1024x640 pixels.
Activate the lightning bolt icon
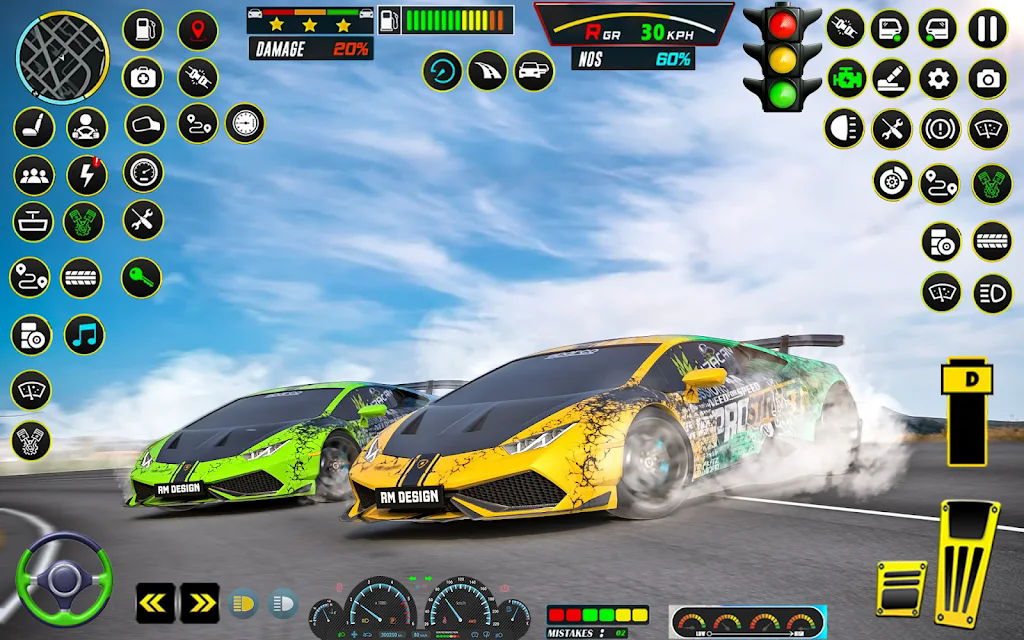tap(87, 175)
